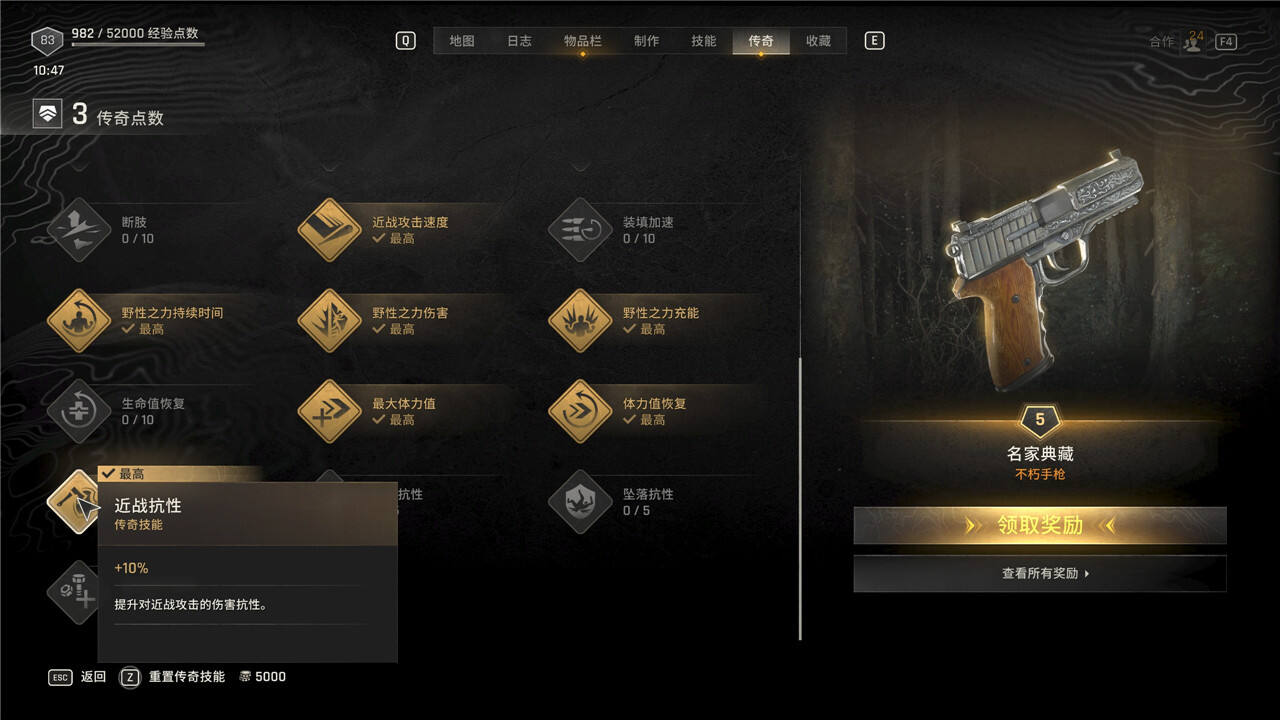Choose the 体力值恢复 skill icon
Viewport: 1280px width, 720px height.
(580, 411)
